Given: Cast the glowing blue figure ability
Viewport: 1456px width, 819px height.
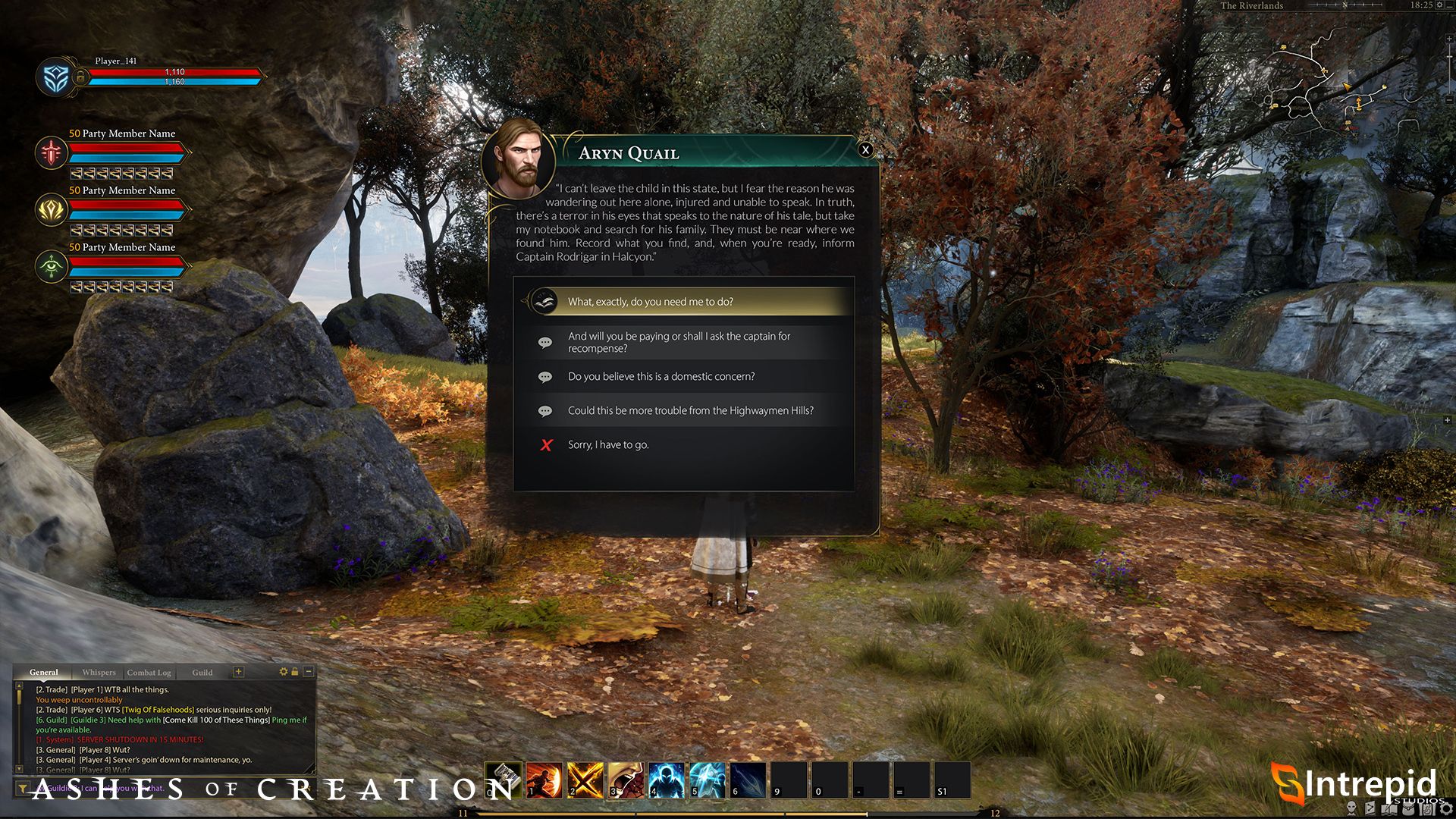Looking at the screenshot, I should coord(667,780).
